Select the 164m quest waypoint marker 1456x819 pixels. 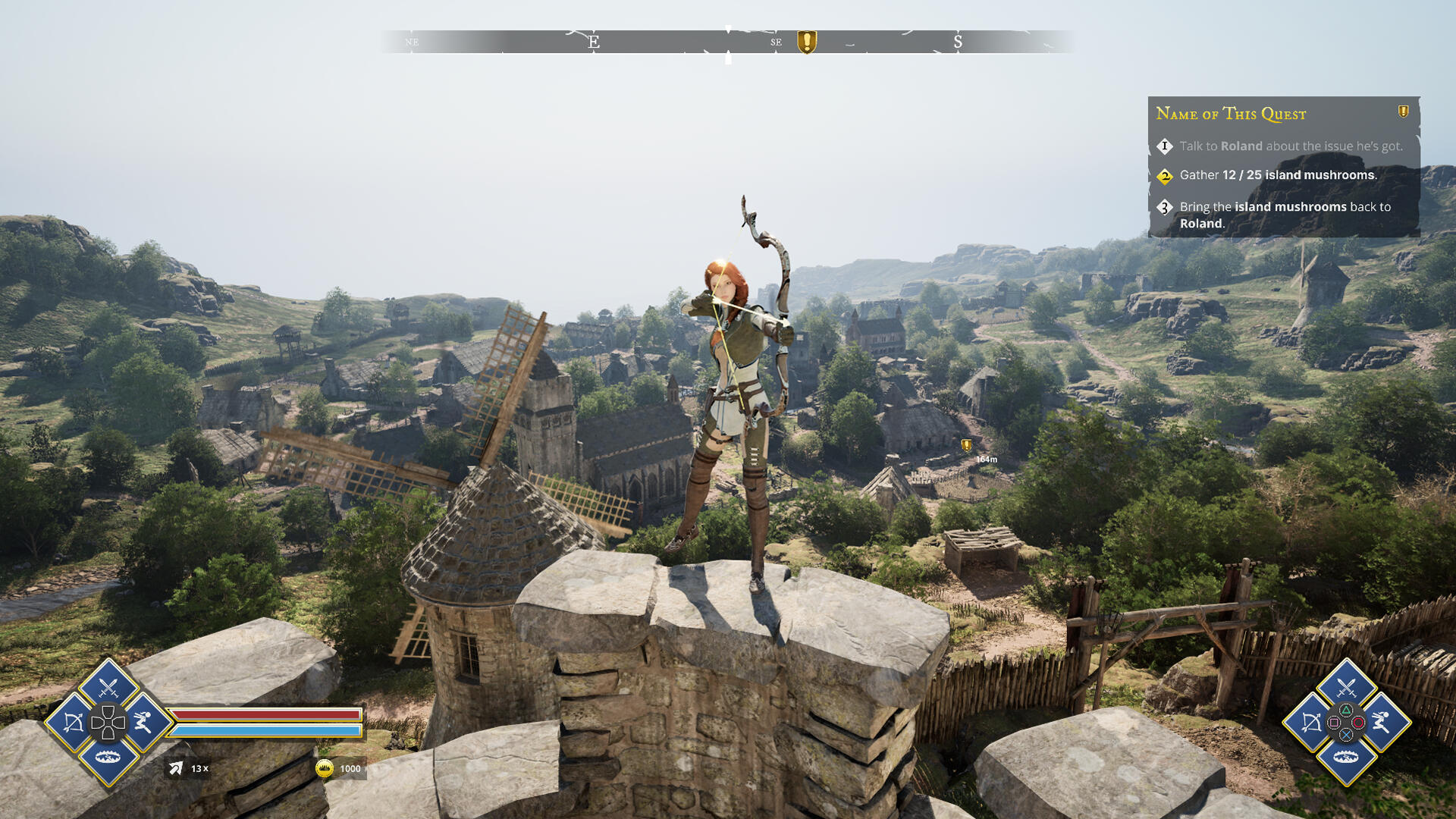click(x=967, y=445)
